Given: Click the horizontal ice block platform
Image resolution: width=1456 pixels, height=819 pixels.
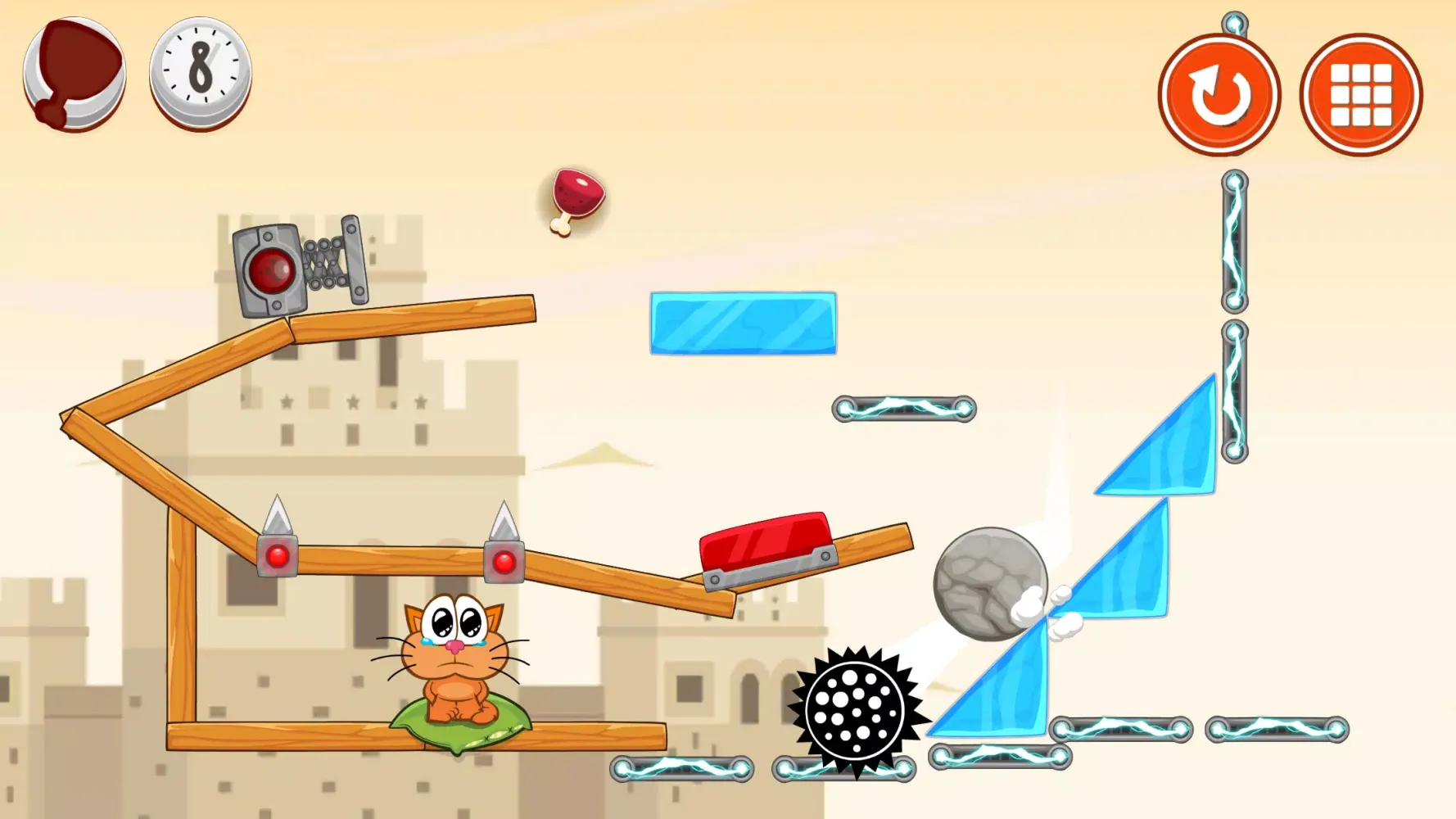Looking at the screenshot, I should [x=741, y=324].
